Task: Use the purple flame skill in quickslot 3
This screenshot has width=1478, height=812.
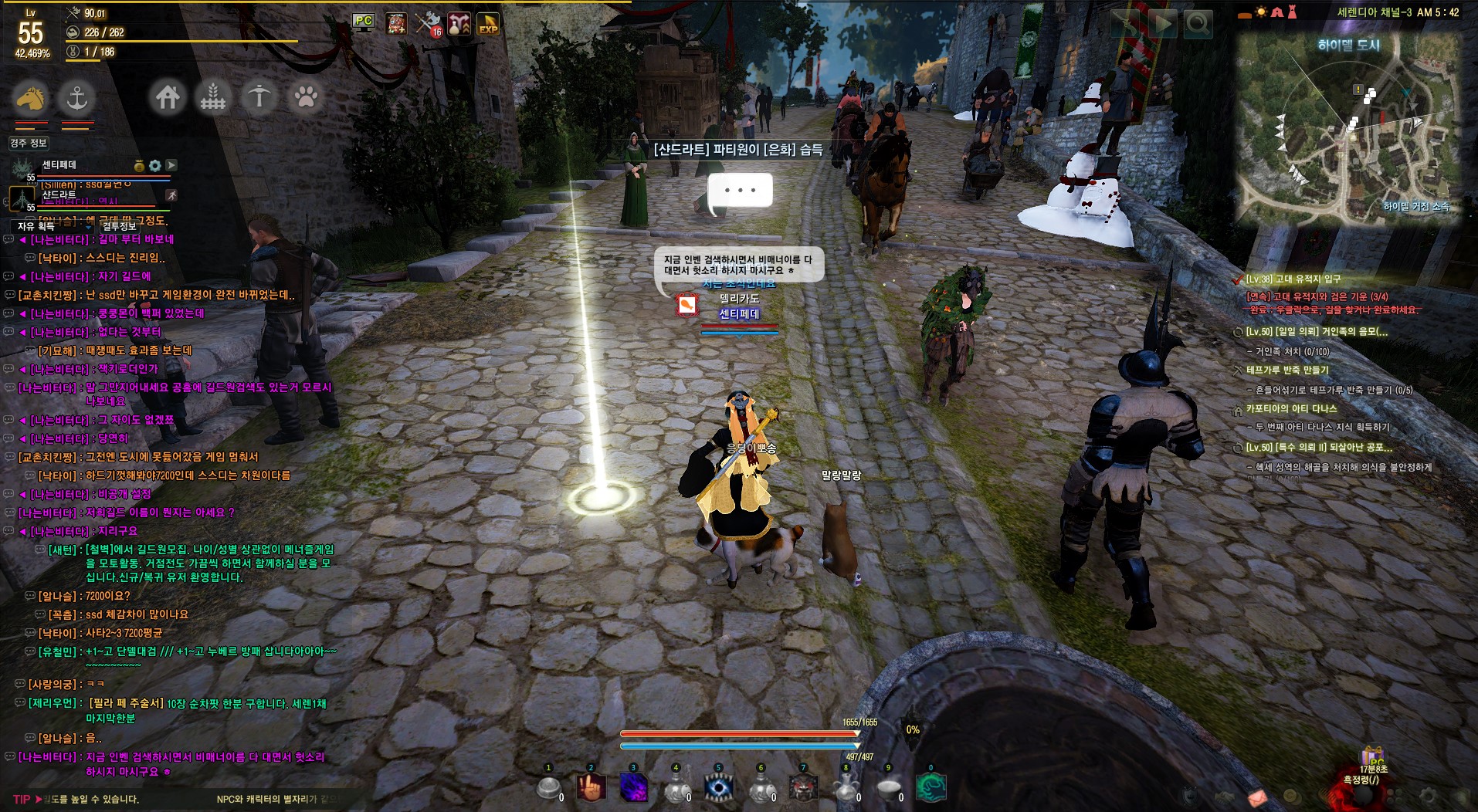Action: click(634, 787)
